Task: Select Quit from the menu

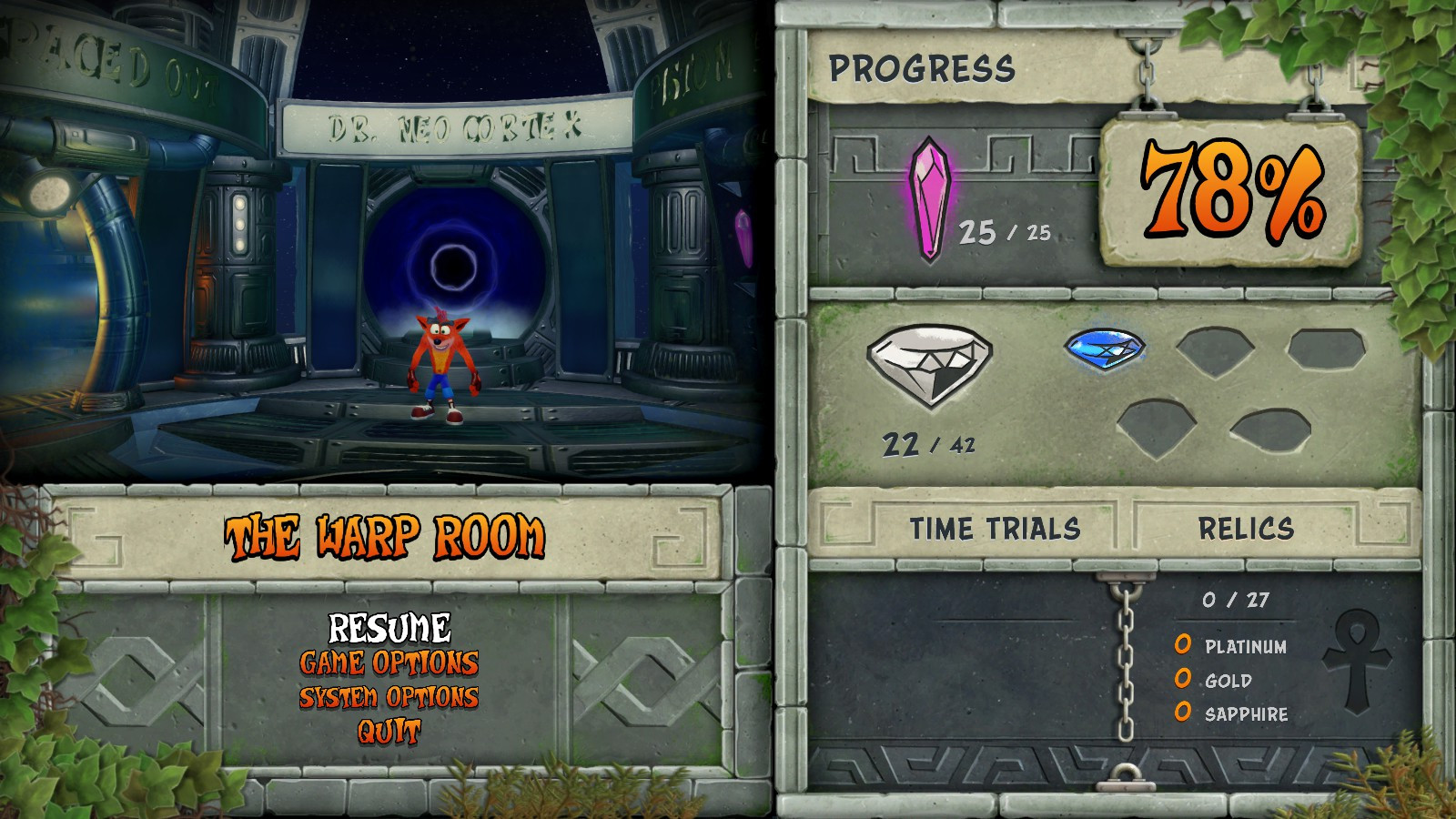Action: click(389, 728)
